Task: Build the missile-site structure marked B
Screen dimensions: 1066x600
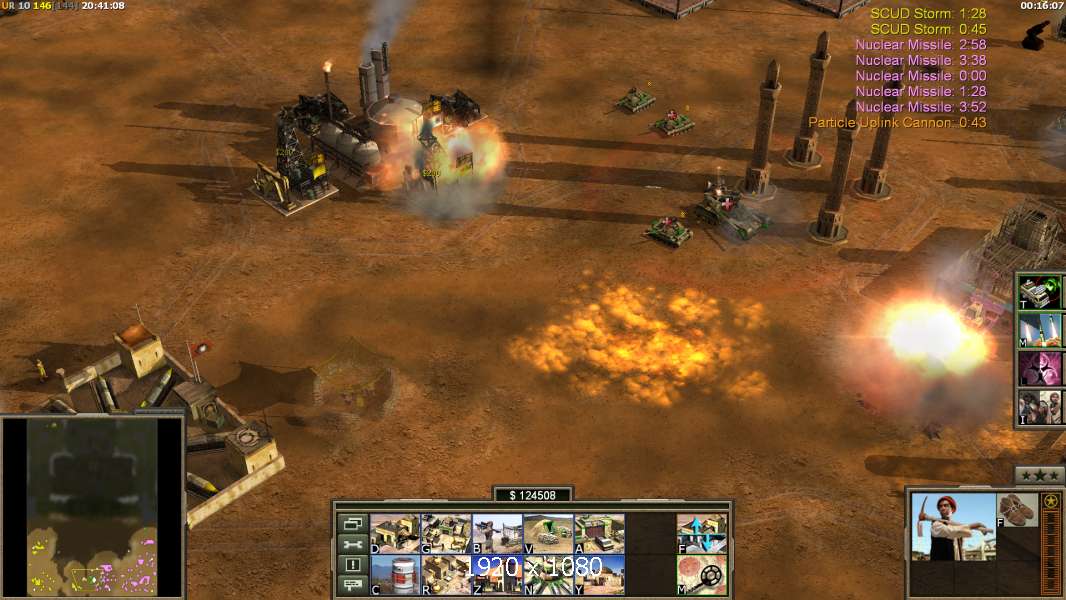Action: point(497,534)
